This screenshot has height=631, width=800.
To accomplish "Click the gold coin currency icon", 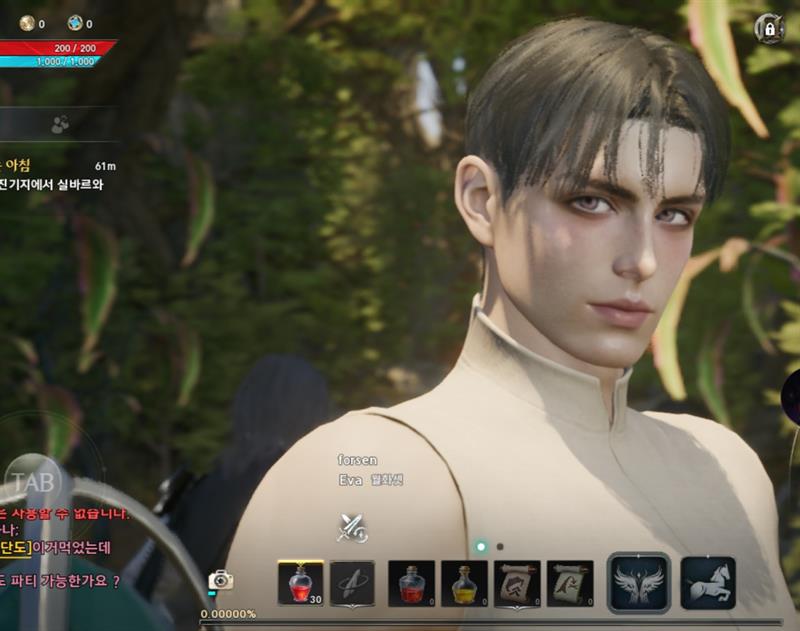I will tap(27, 23).
